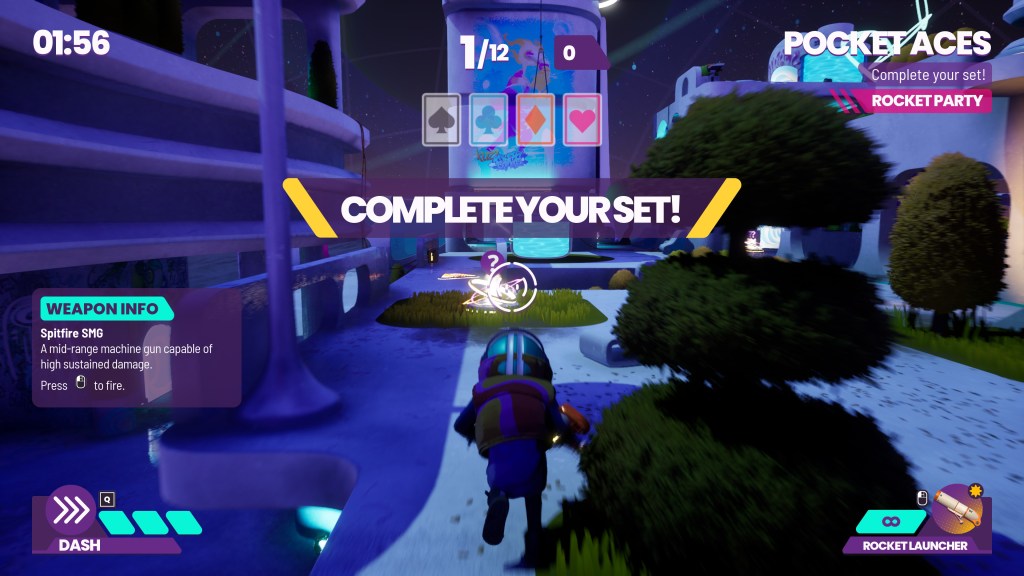The image size is (1024, 576).
Task: Select the Pocket Aces objective tracker
Action: coord(887,44)
